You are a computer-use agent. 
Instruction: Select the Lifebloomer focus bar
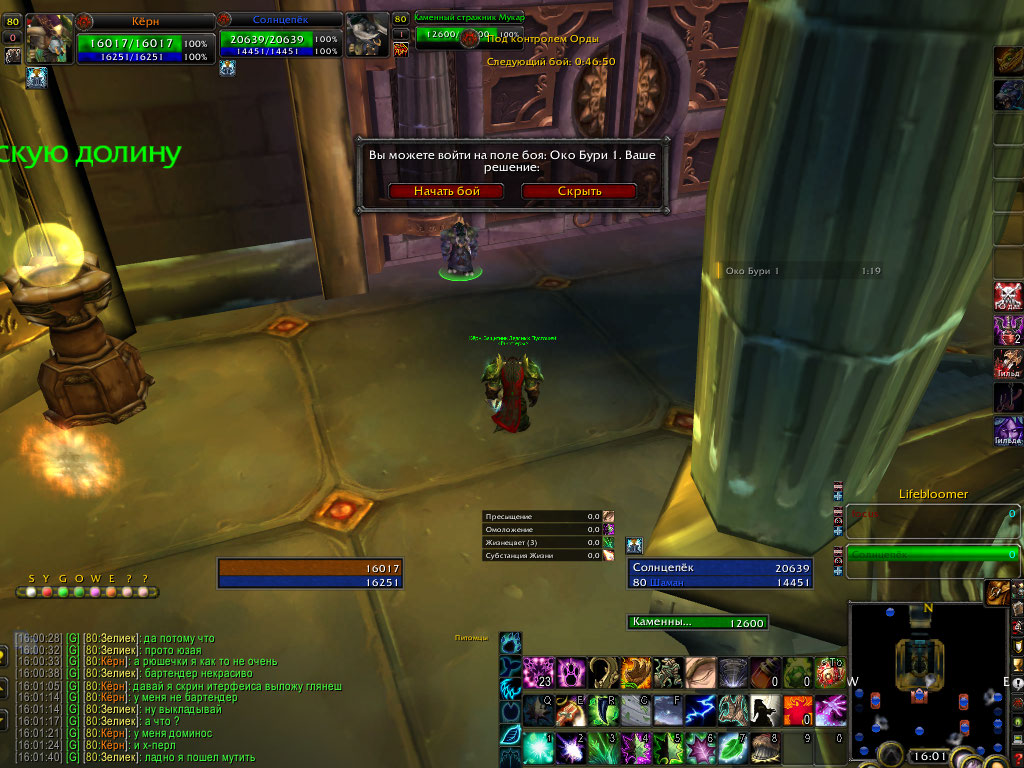tap(932, 514)
